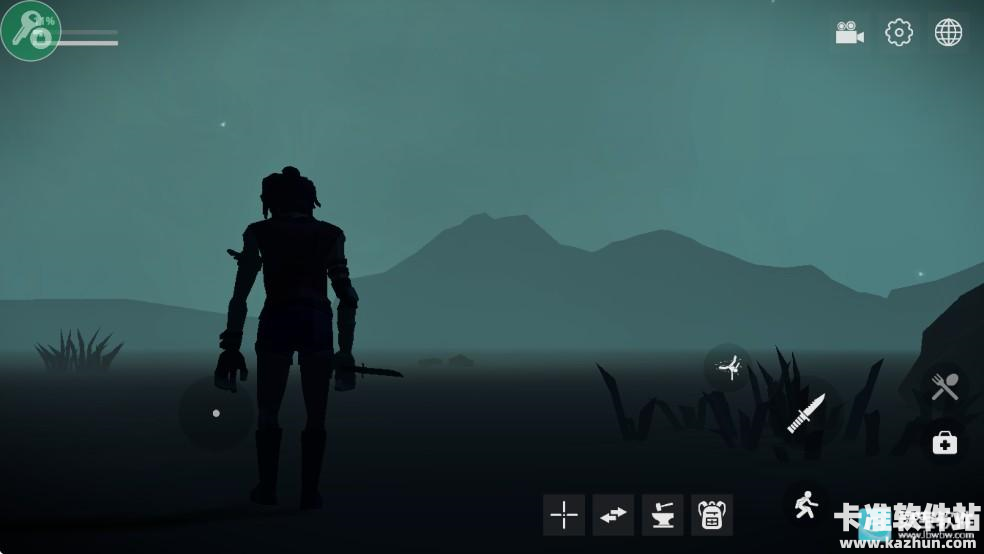Image resolution: width=984 pixels, height=554 pixels.
Task: Use the first aid medkit button
Action: pyautogui.click(x=945, y=442)
